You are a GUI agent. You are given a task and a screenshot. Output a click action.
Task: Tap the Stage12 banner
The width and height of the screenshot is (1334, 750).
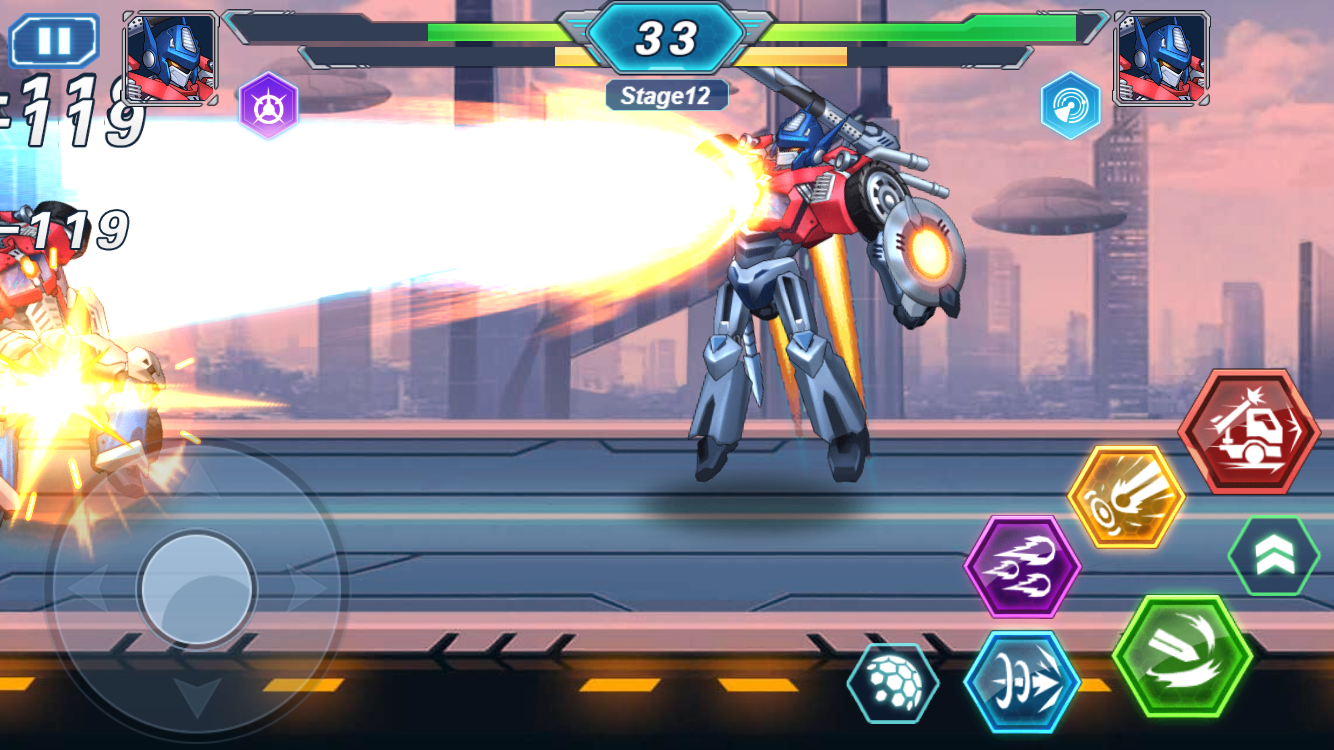(666, 95)
